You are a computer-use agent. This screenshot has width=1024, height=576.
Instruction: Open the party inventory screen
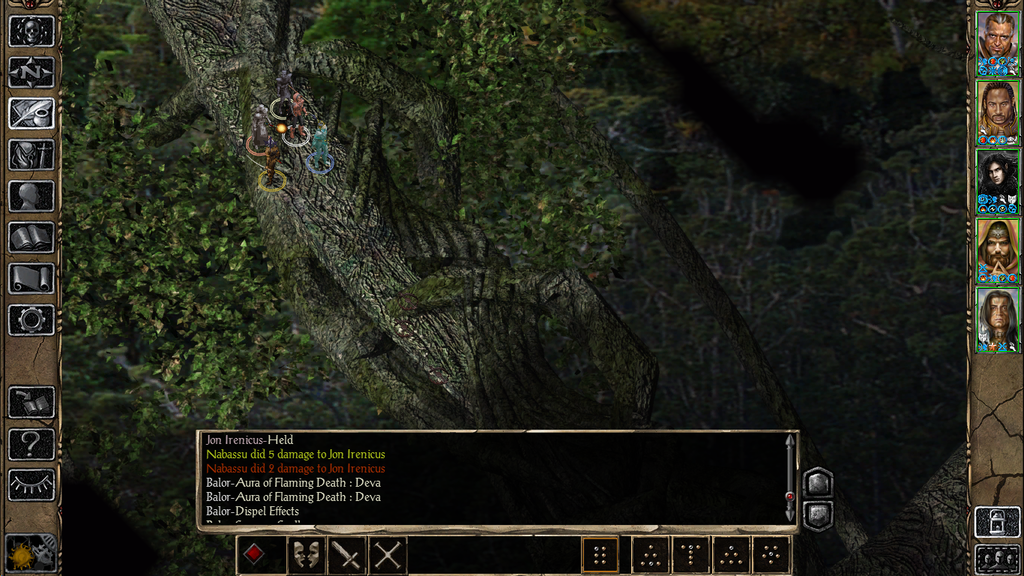click(31, 155)
